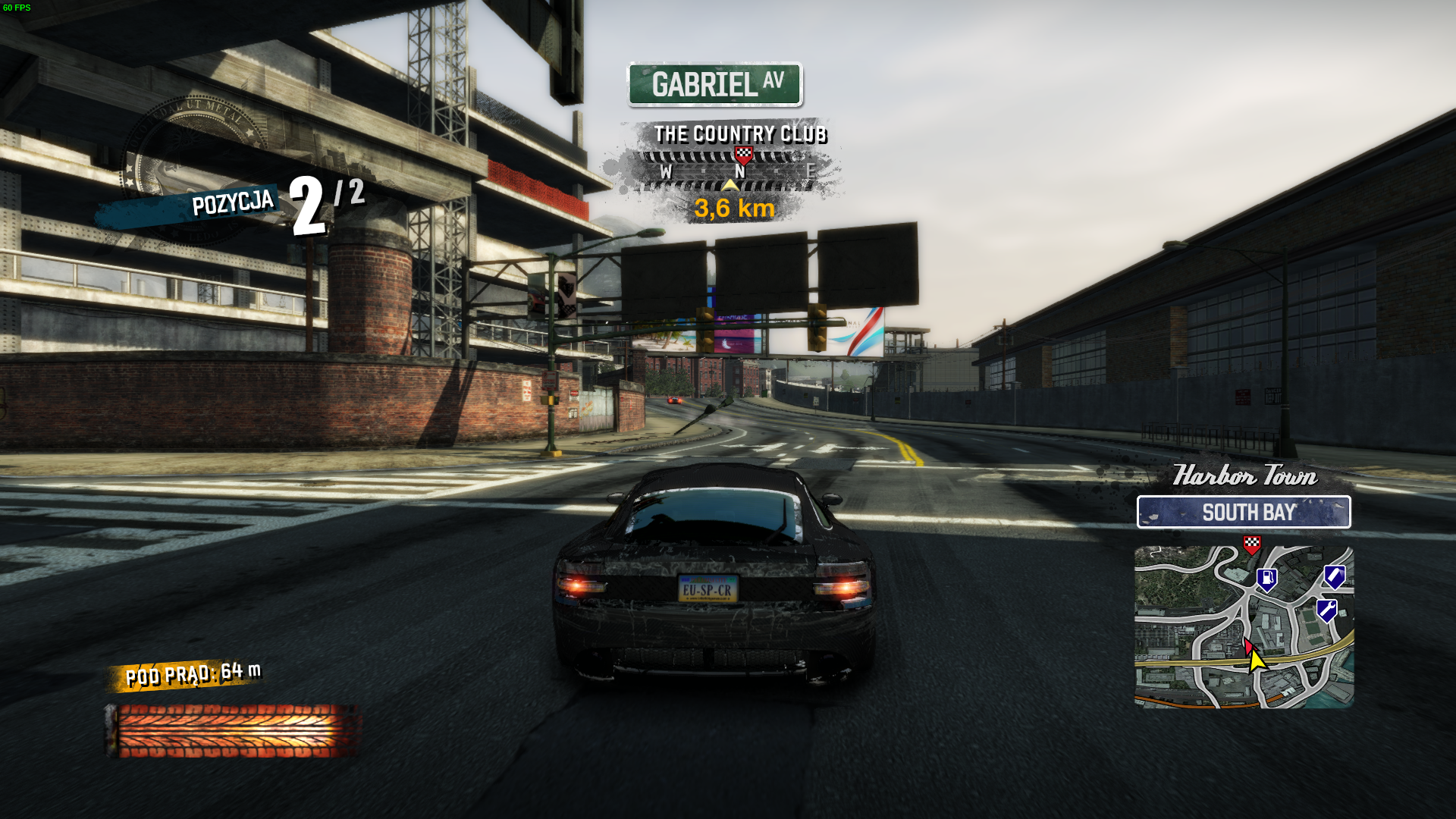Click the checkered finish flag on the minimap
The width and height of the screenshot is (1456, 819).
click(1251, 544)
